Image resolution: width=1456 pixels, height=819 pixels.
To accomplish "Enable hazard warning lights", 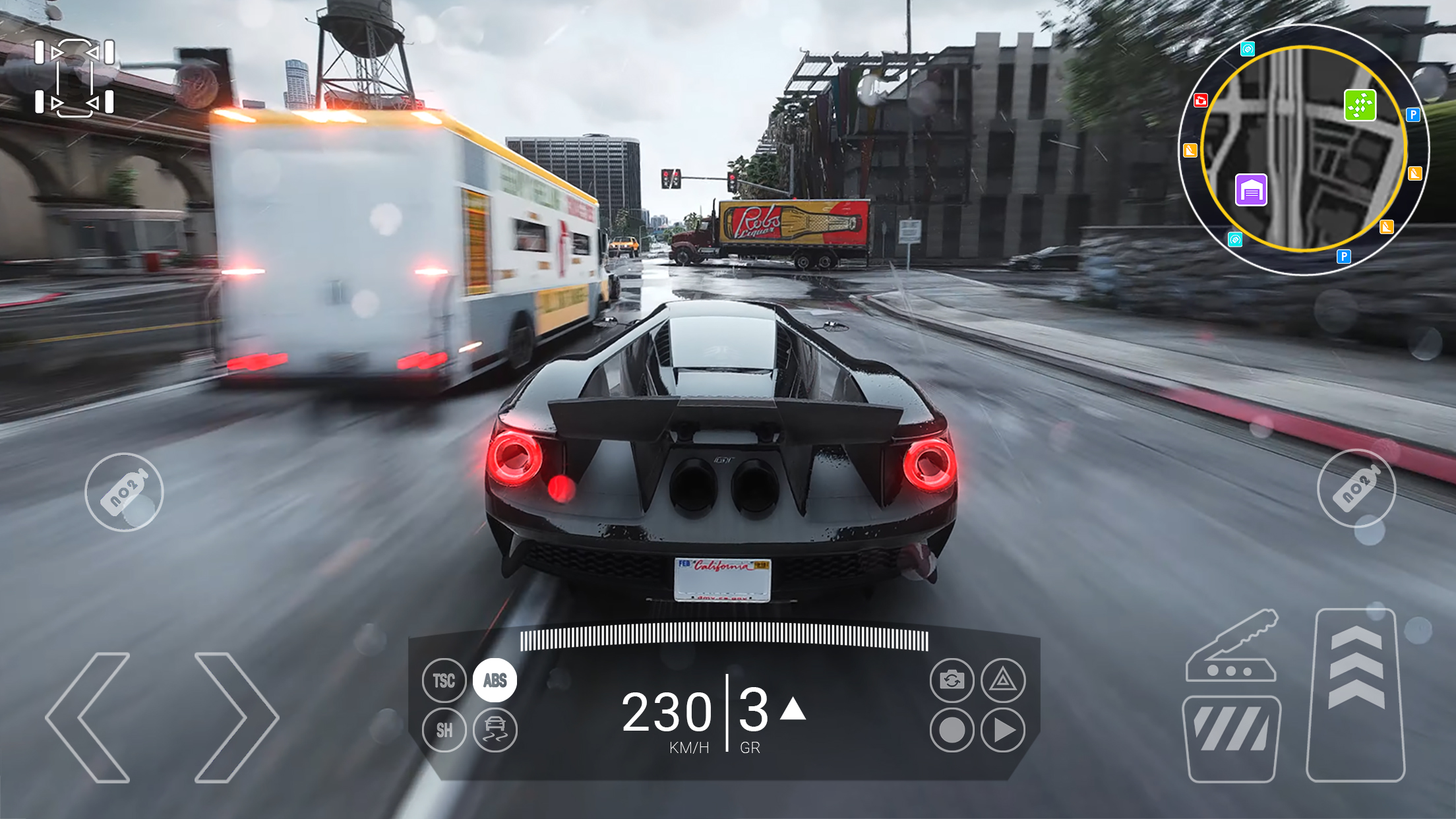I will tap(1004, 680).
